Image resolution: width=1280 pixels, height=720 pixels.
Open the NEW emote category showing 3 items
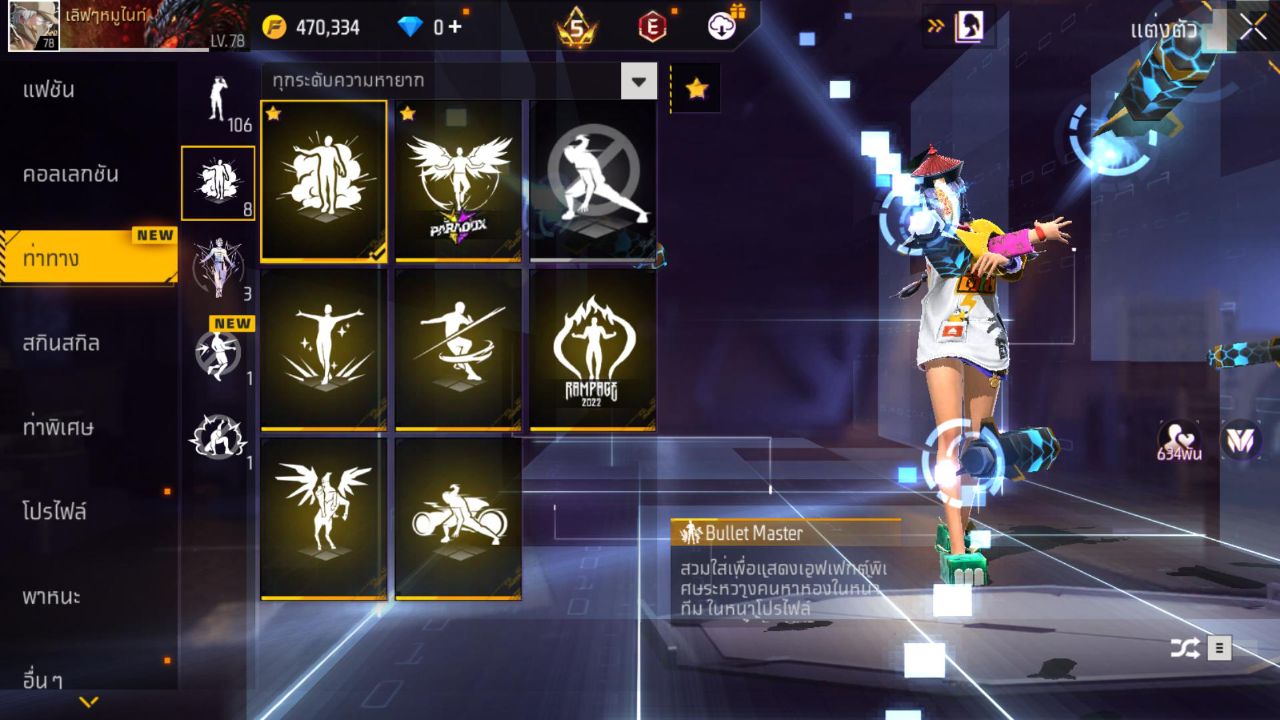pos(218,260)
